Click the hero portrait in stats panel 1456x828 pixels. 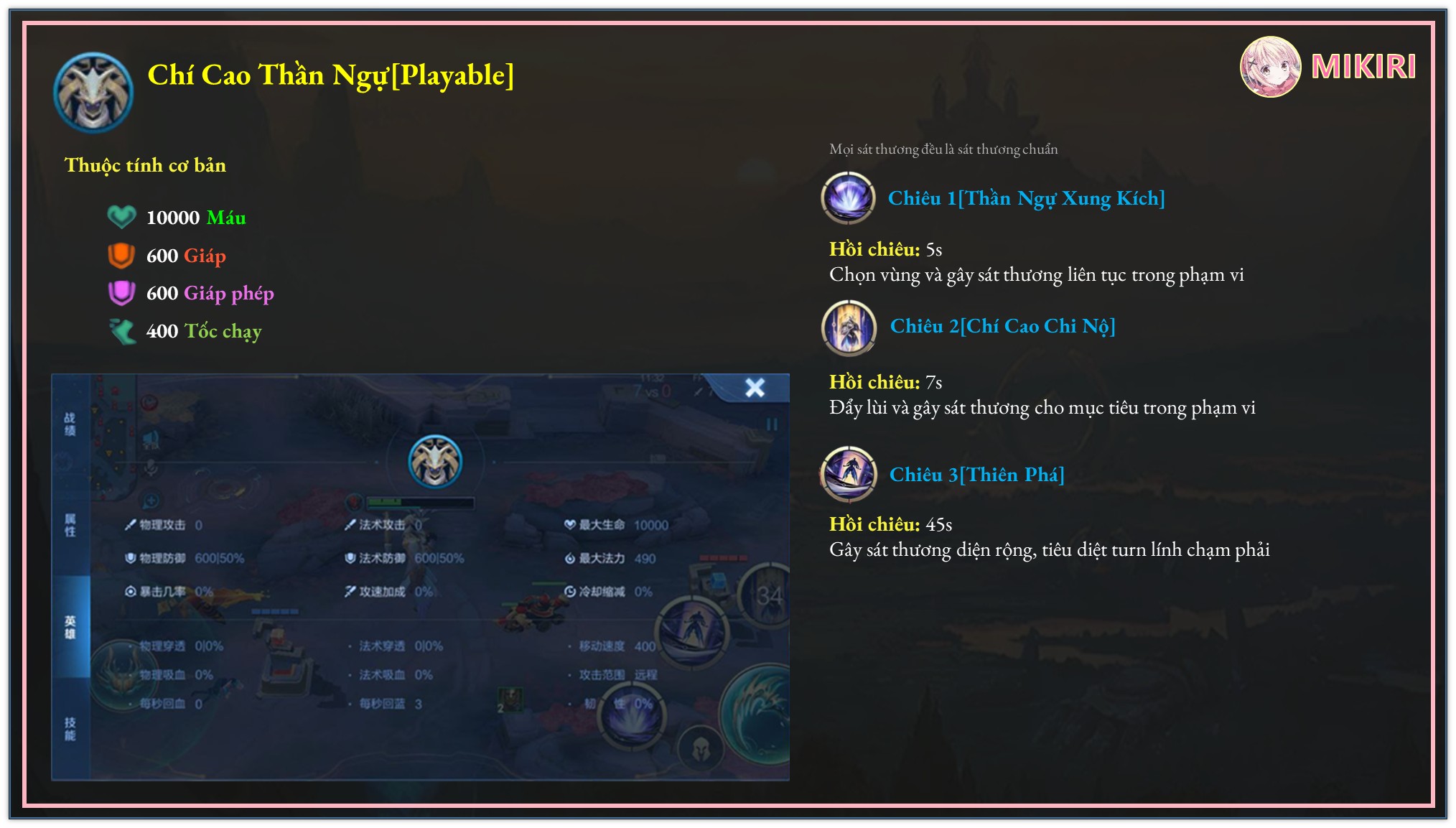tap(435, 461)
